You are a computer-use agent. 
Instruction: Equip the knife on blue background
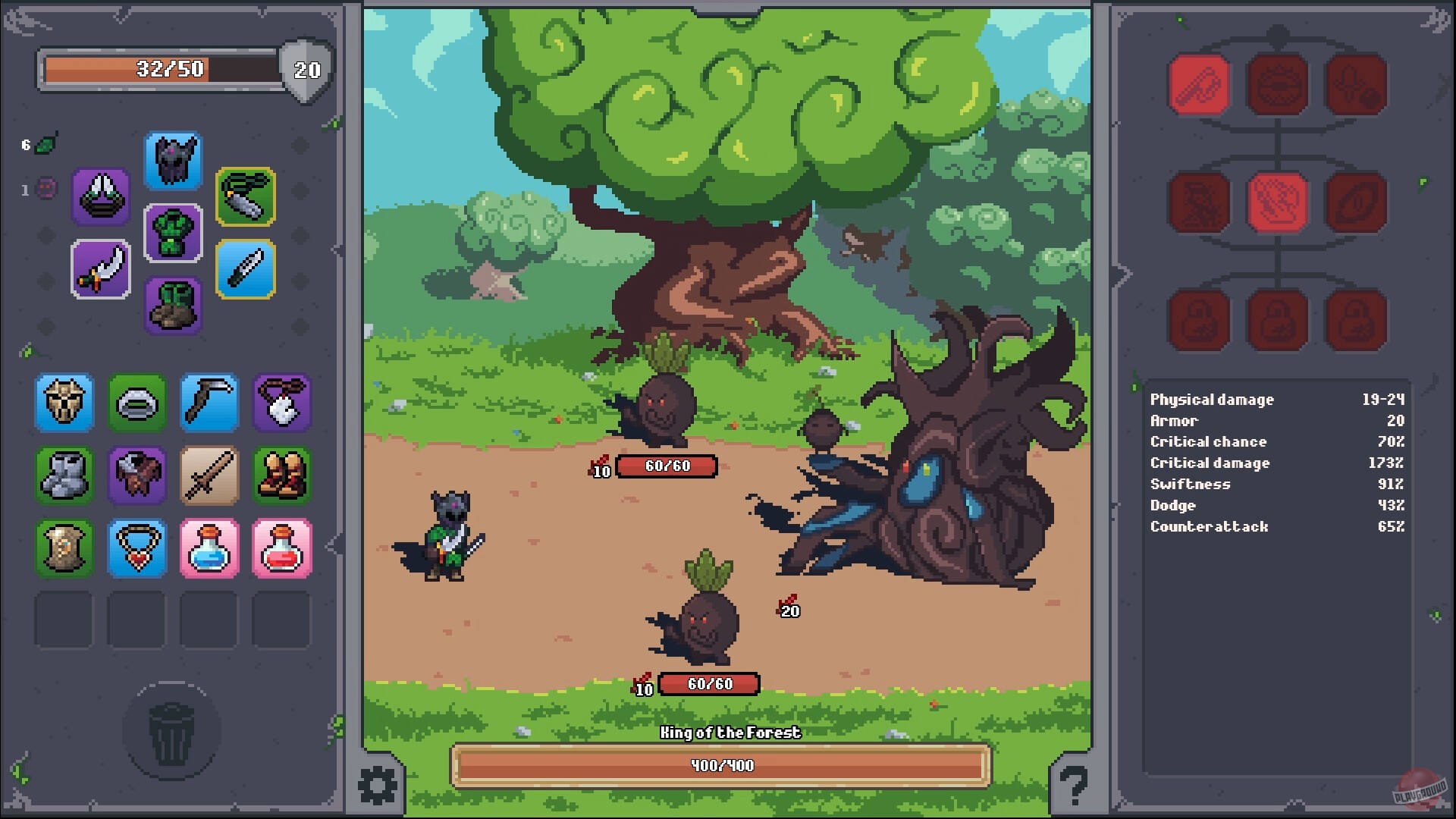(246, 268)
